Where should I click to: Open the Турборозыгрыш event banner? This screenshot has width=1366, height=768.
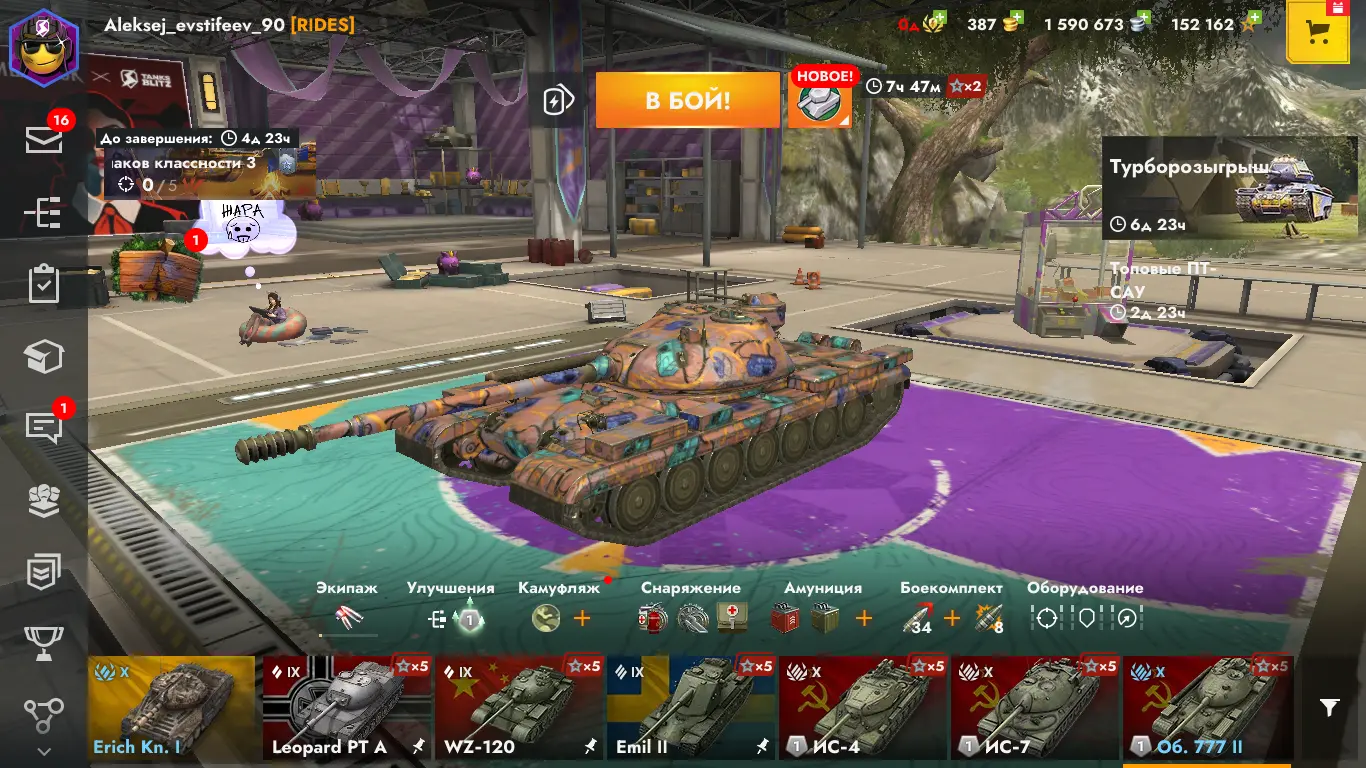pyautogui.click(x=1229, y=188)
